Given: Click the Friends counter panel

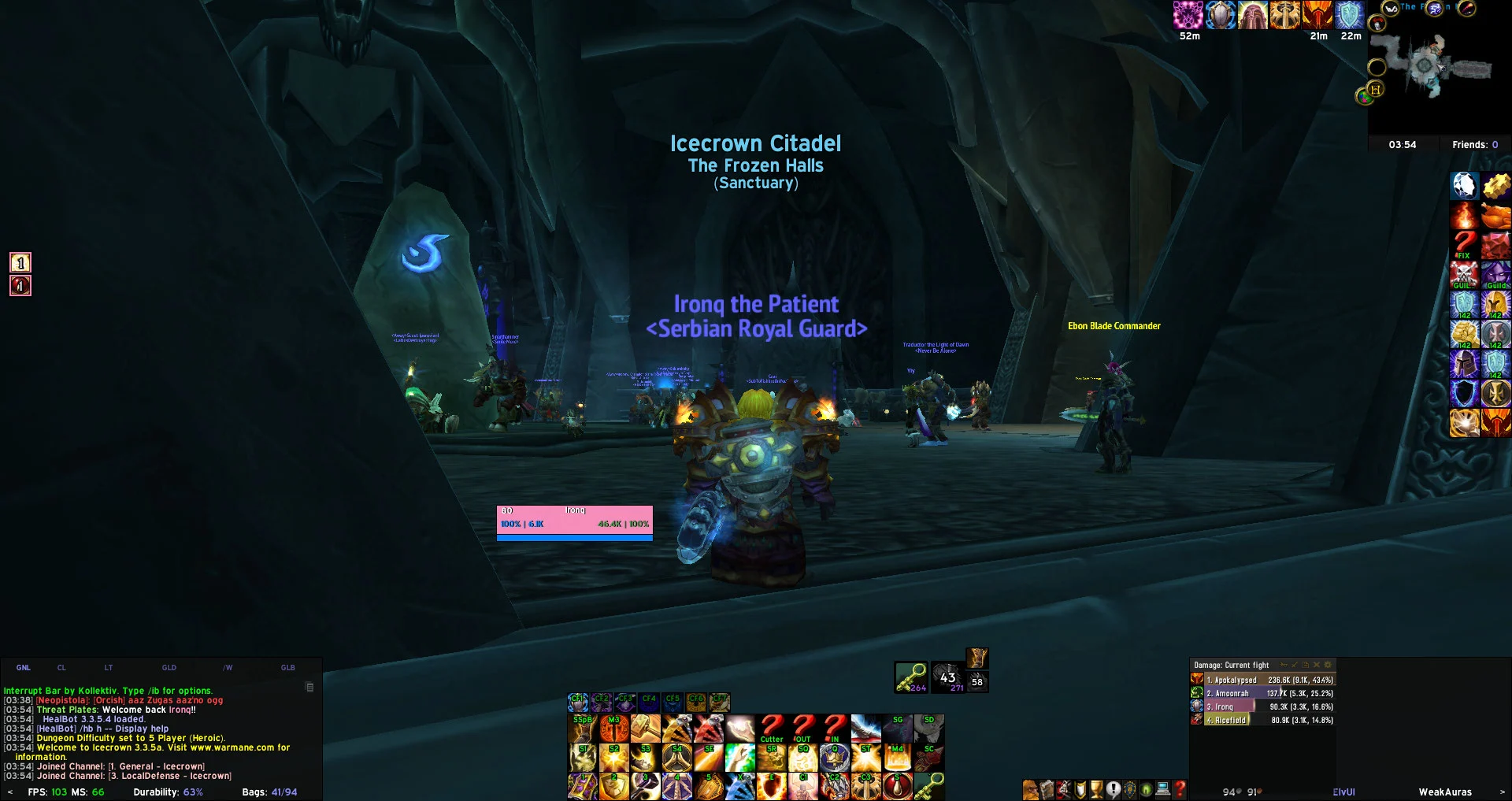Looking at the screenshot, I should pyautogui.click(x=1475, y=145).
